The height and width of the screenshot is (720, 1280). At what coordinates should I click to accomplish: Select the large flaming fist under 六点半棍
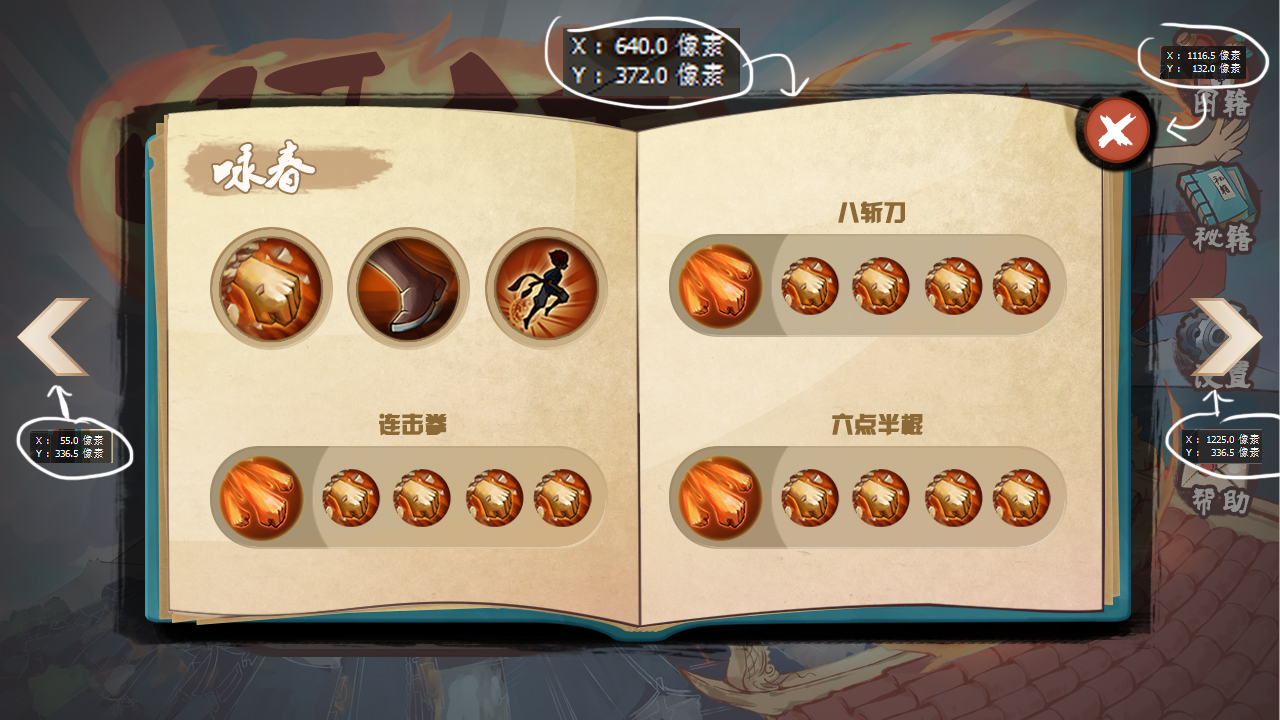point(720,497)
